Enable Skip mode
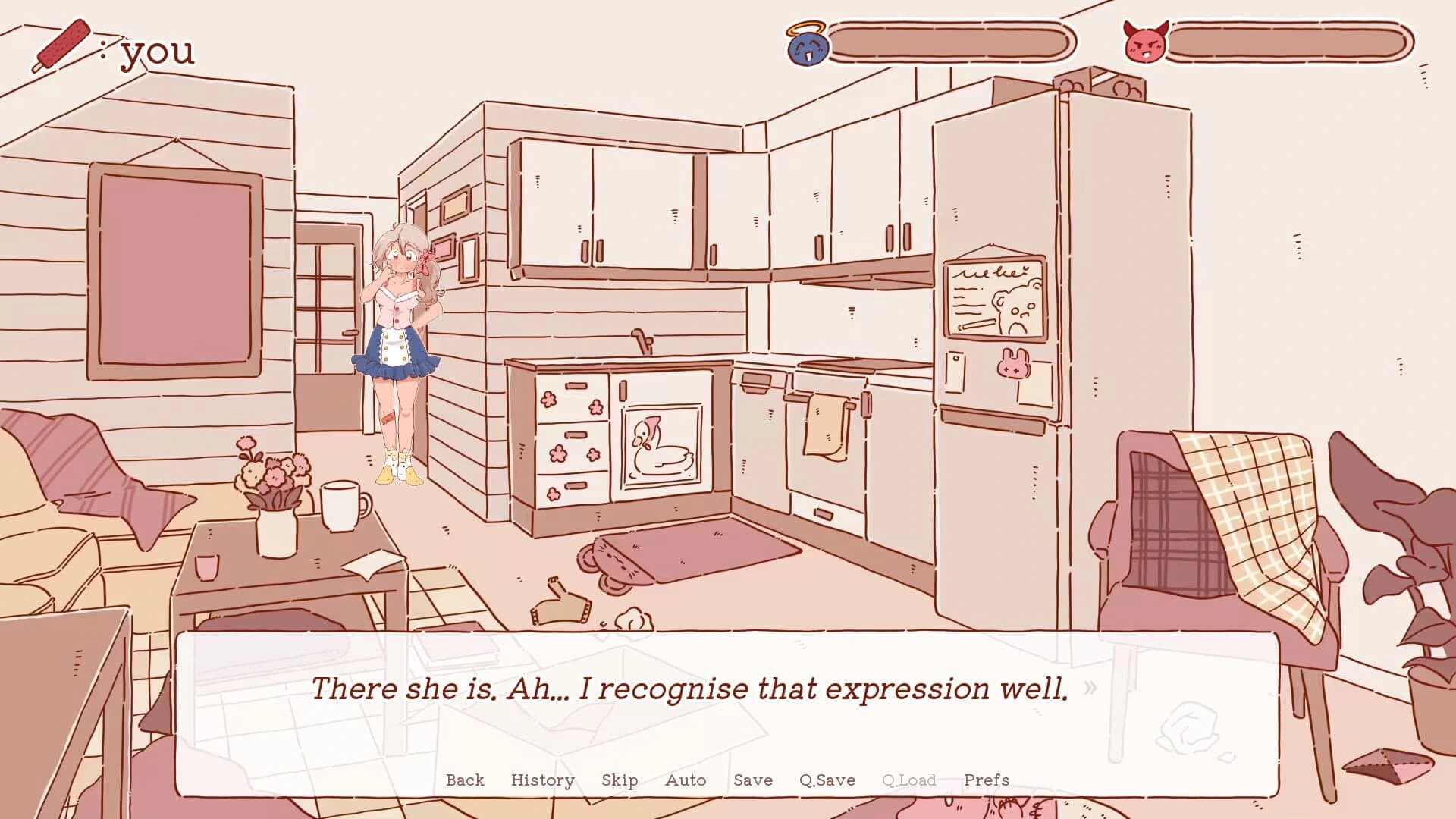Image resolution: width=1456 pixels, height=819 pixels. coord(620,780)
